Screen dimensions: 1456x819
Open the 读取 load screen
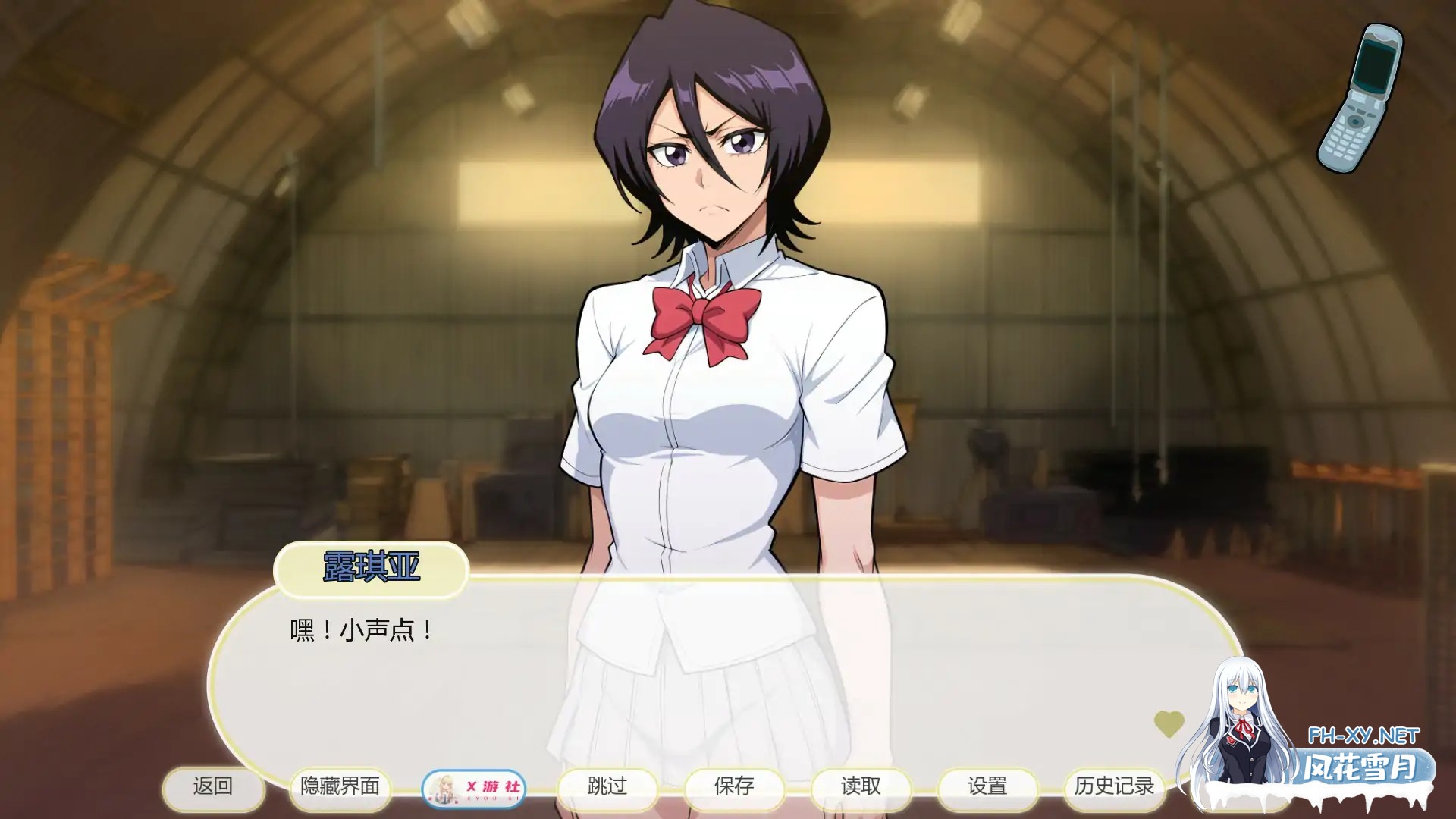point(861,789)
